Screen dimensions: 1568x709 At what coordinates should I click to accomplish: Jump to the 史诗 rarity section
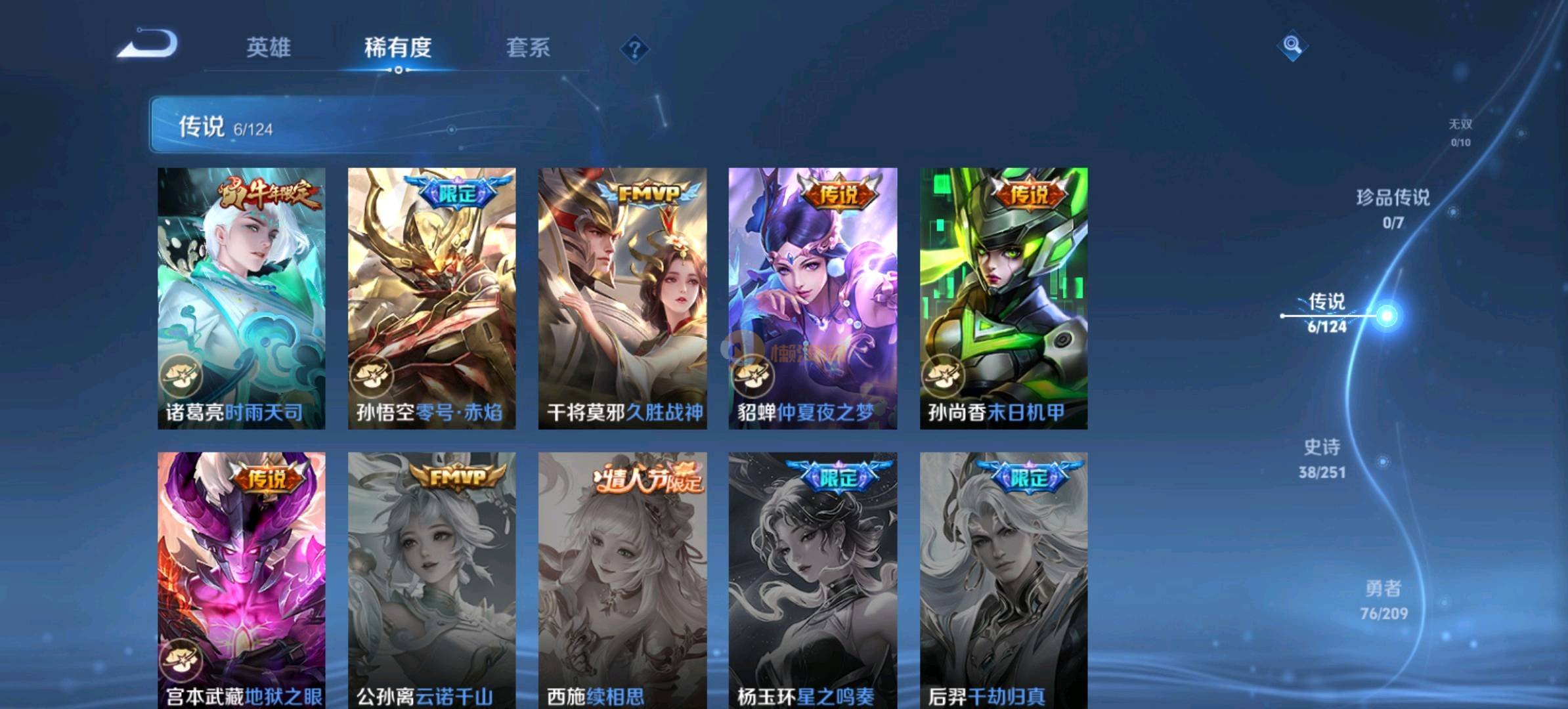click(1322, 458)
